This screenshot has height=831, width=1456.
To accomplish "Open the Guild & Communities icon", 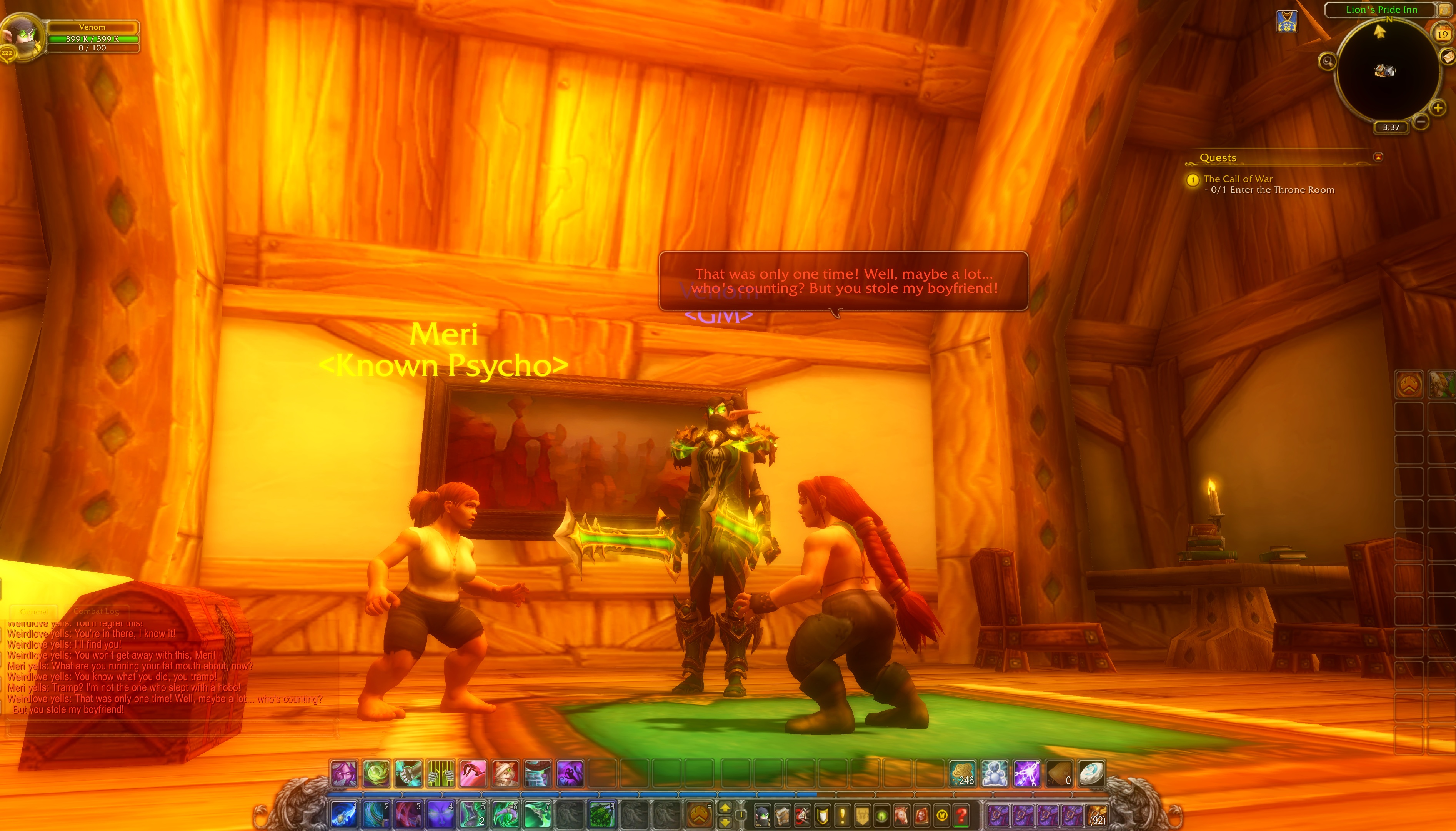I will pyautogui.click(x=863, y=815).
